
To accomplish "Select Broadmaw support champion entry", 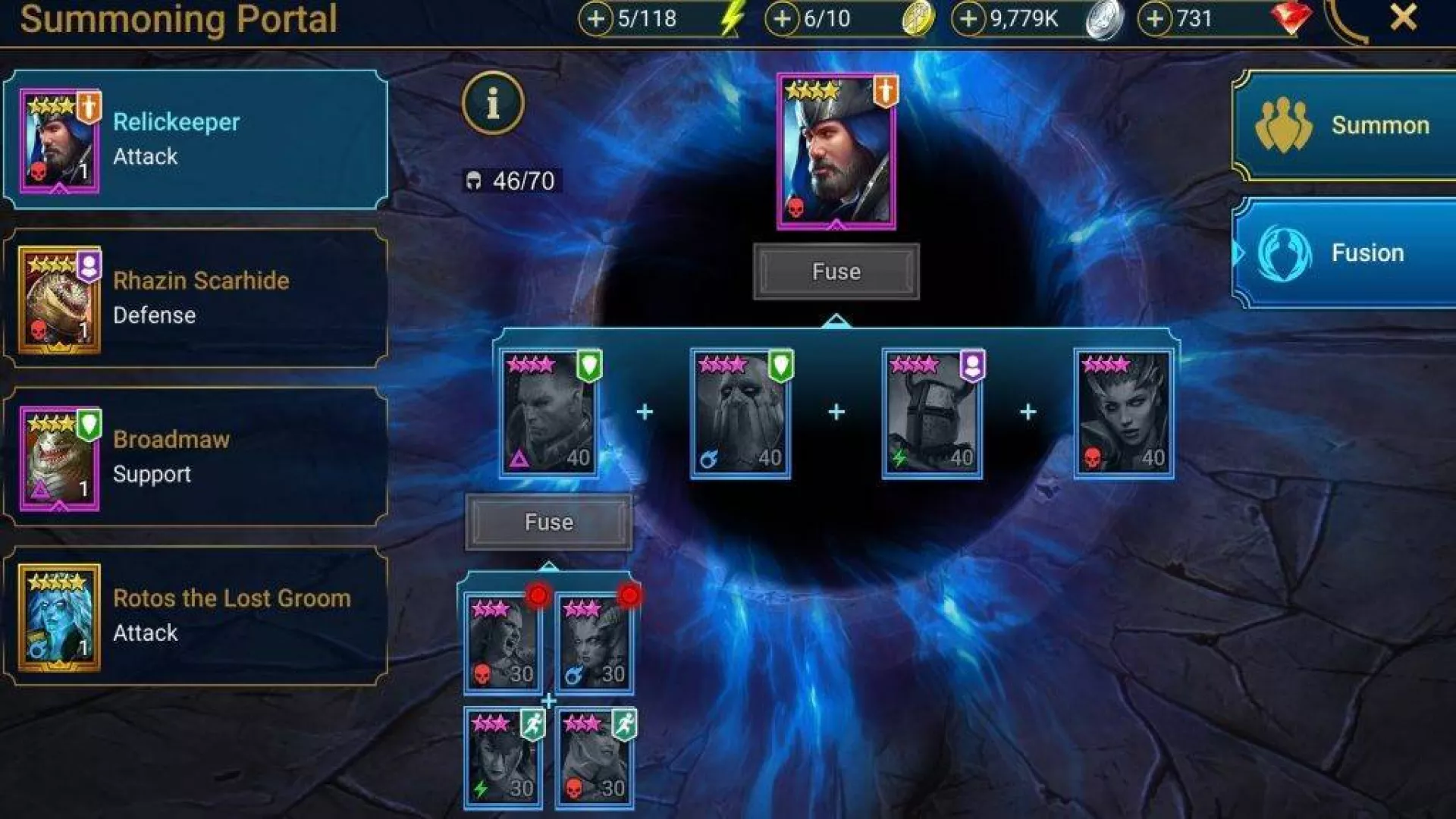I will click(x=196, y=457).
